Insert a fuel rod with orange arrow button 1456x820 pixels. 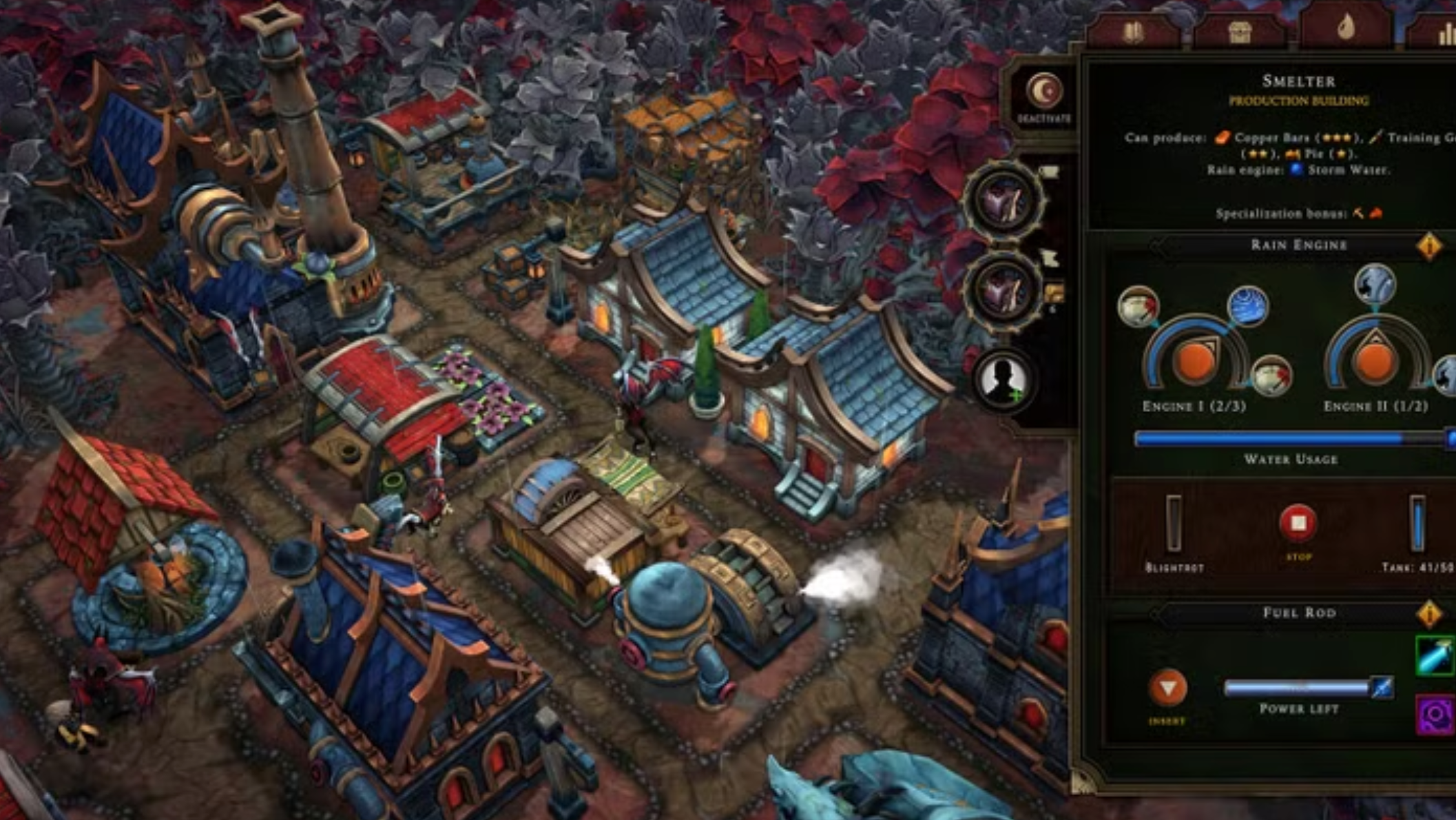(x=1167, y=688)
